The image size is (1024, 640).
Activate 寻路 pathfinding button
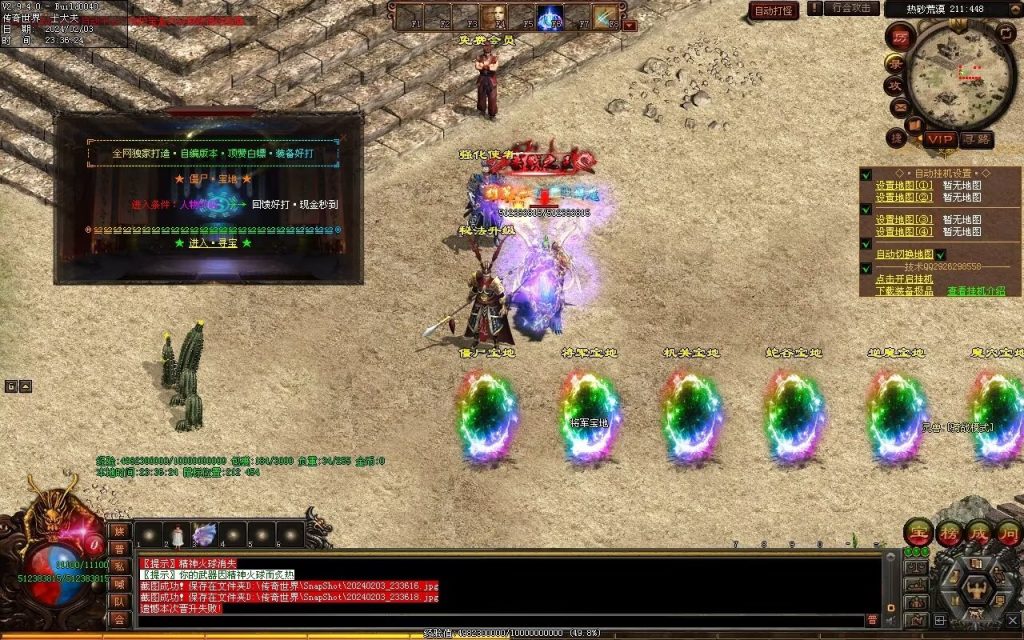976,139
